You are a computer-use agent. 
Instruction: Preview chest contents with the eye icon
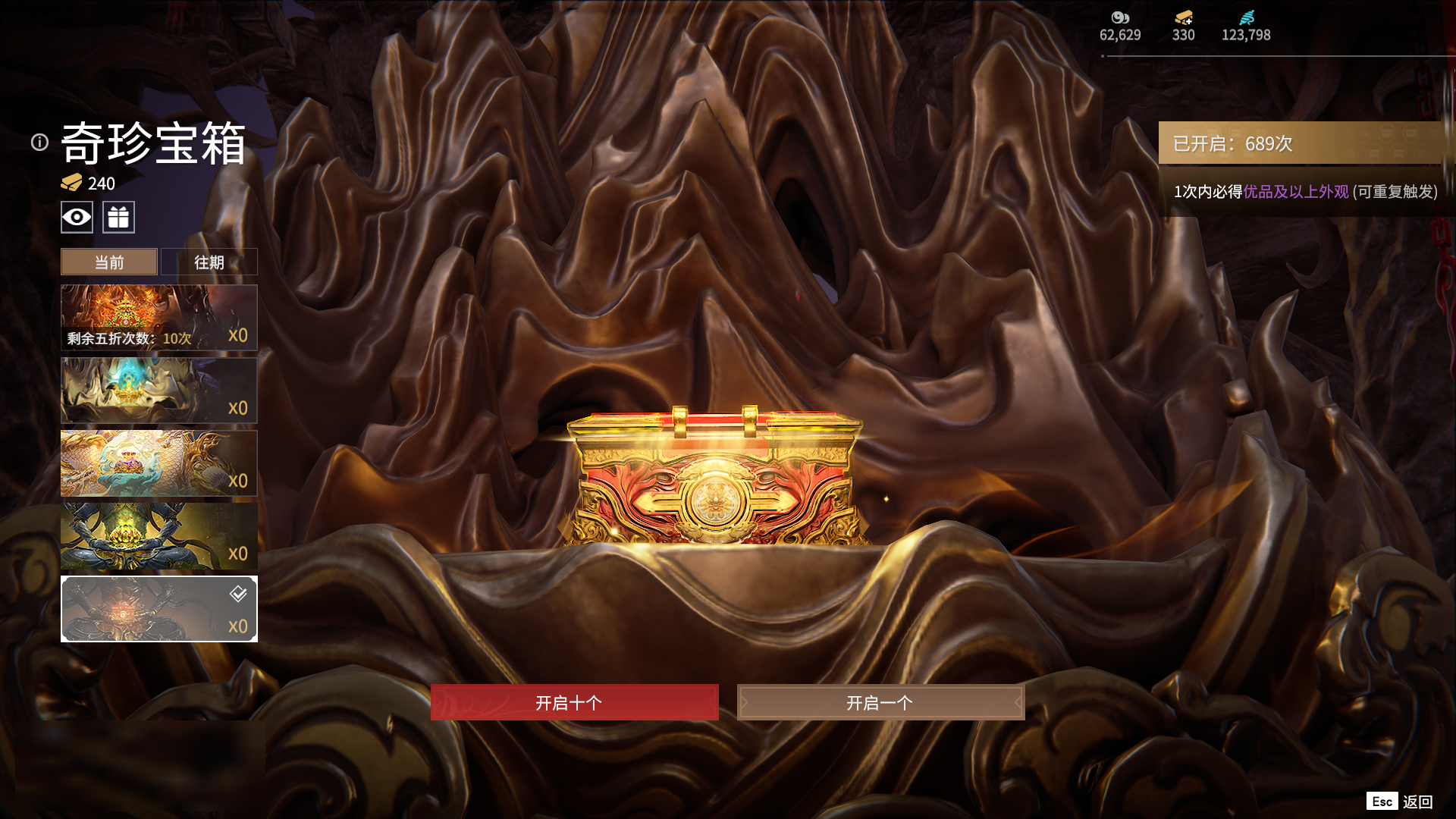tap(77, 218)
